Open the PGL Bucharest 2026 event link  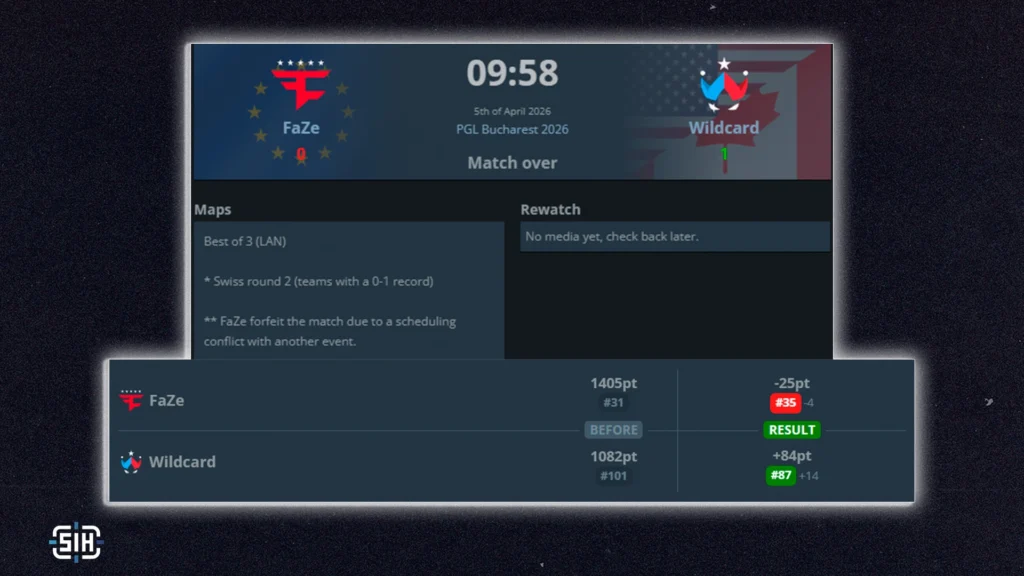click(512, 129)
